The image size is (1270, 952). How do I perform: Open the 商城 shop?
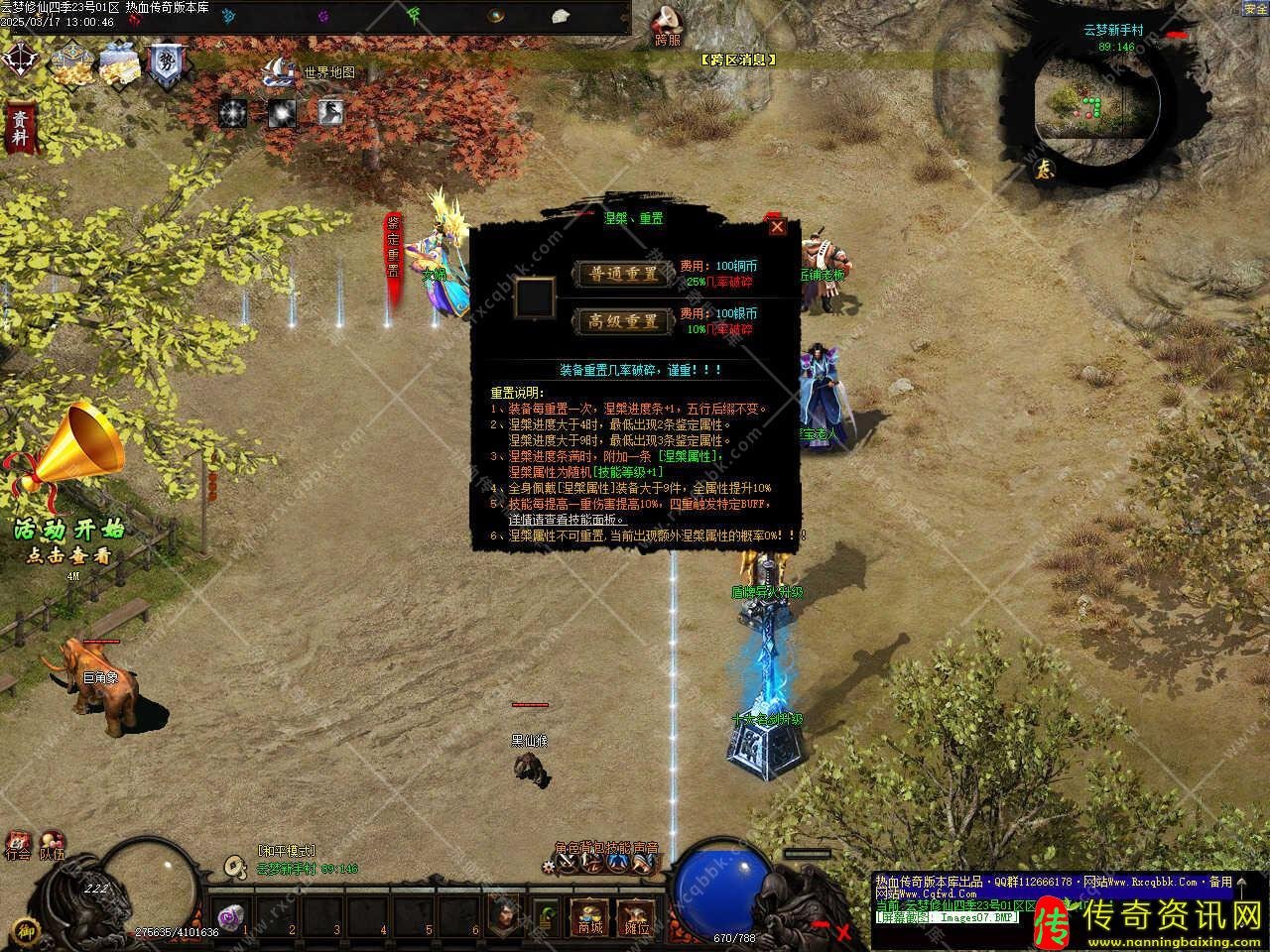pyautogui.click(x=590, y=916)
